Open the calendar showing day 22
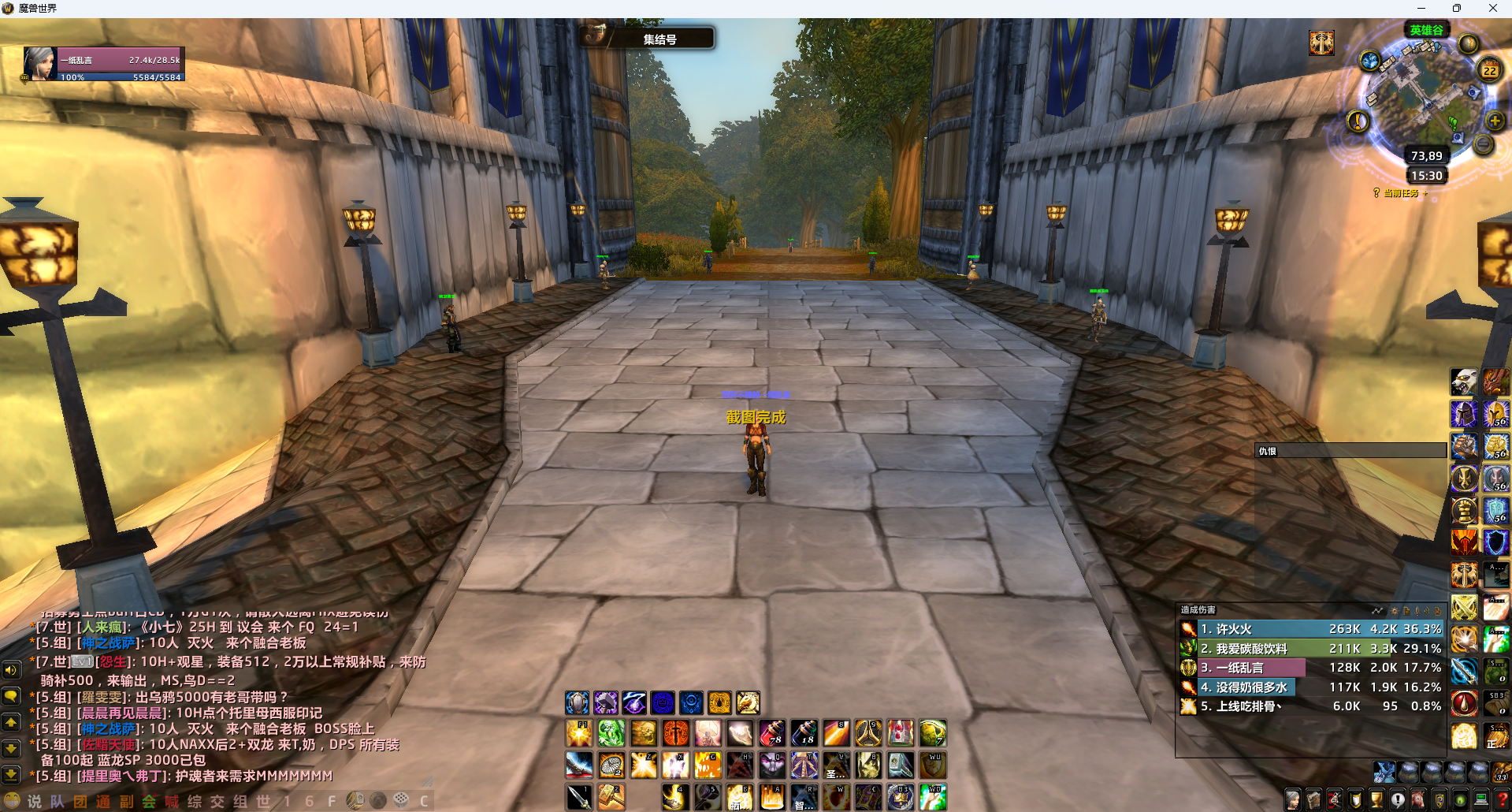The height and width of the screenshot is (812, 1512). 1489,70
